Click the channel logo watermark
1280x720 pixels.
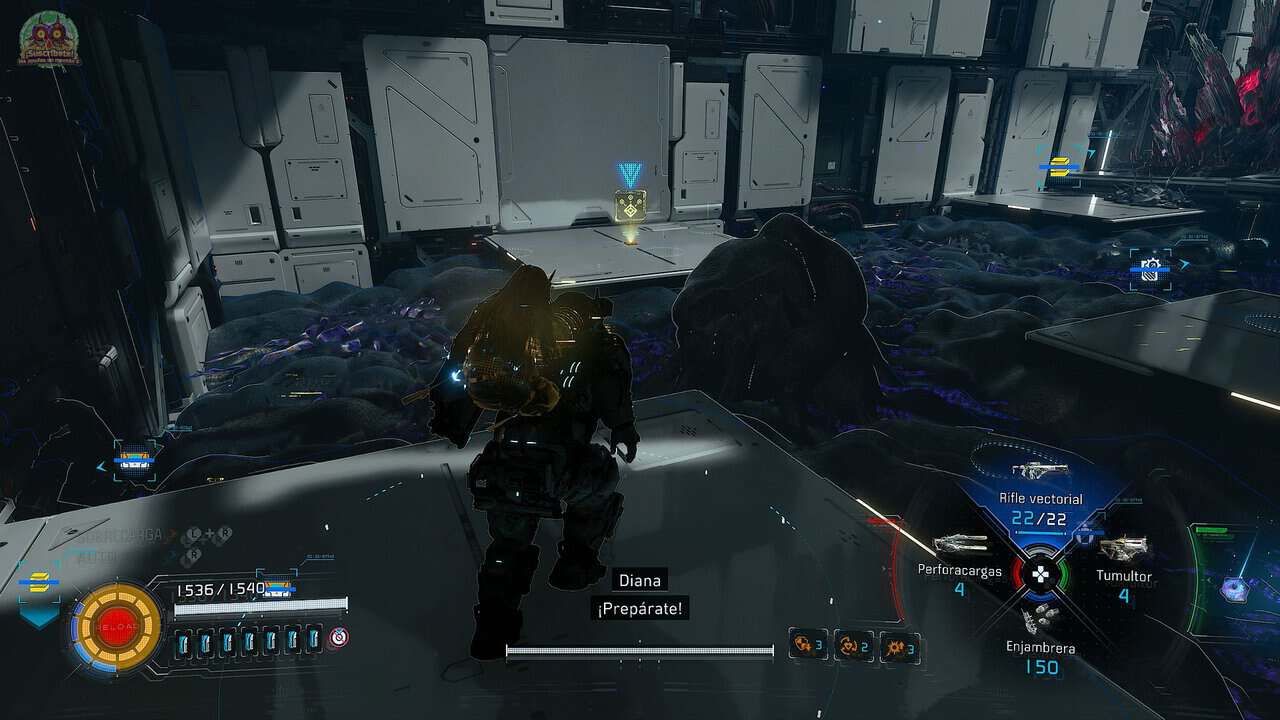coord(47,40)
